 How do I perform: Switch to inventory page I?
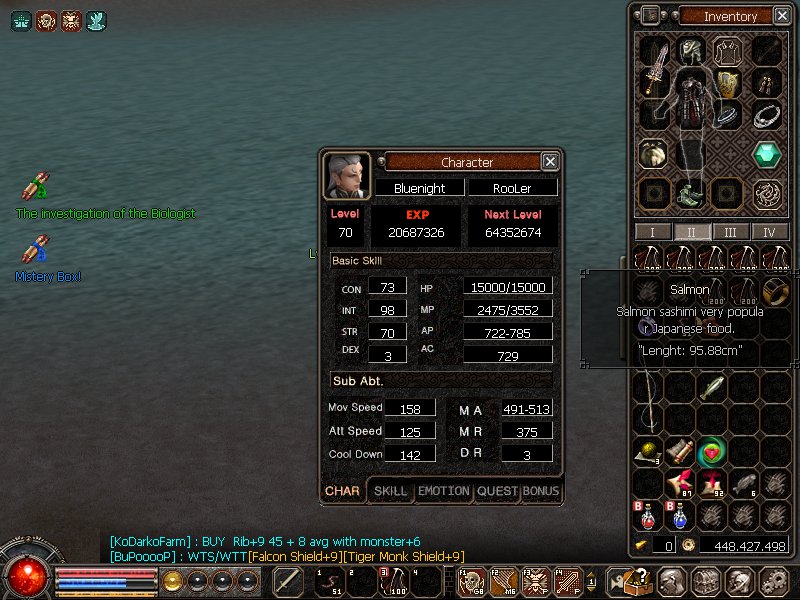tap(653, 232)
